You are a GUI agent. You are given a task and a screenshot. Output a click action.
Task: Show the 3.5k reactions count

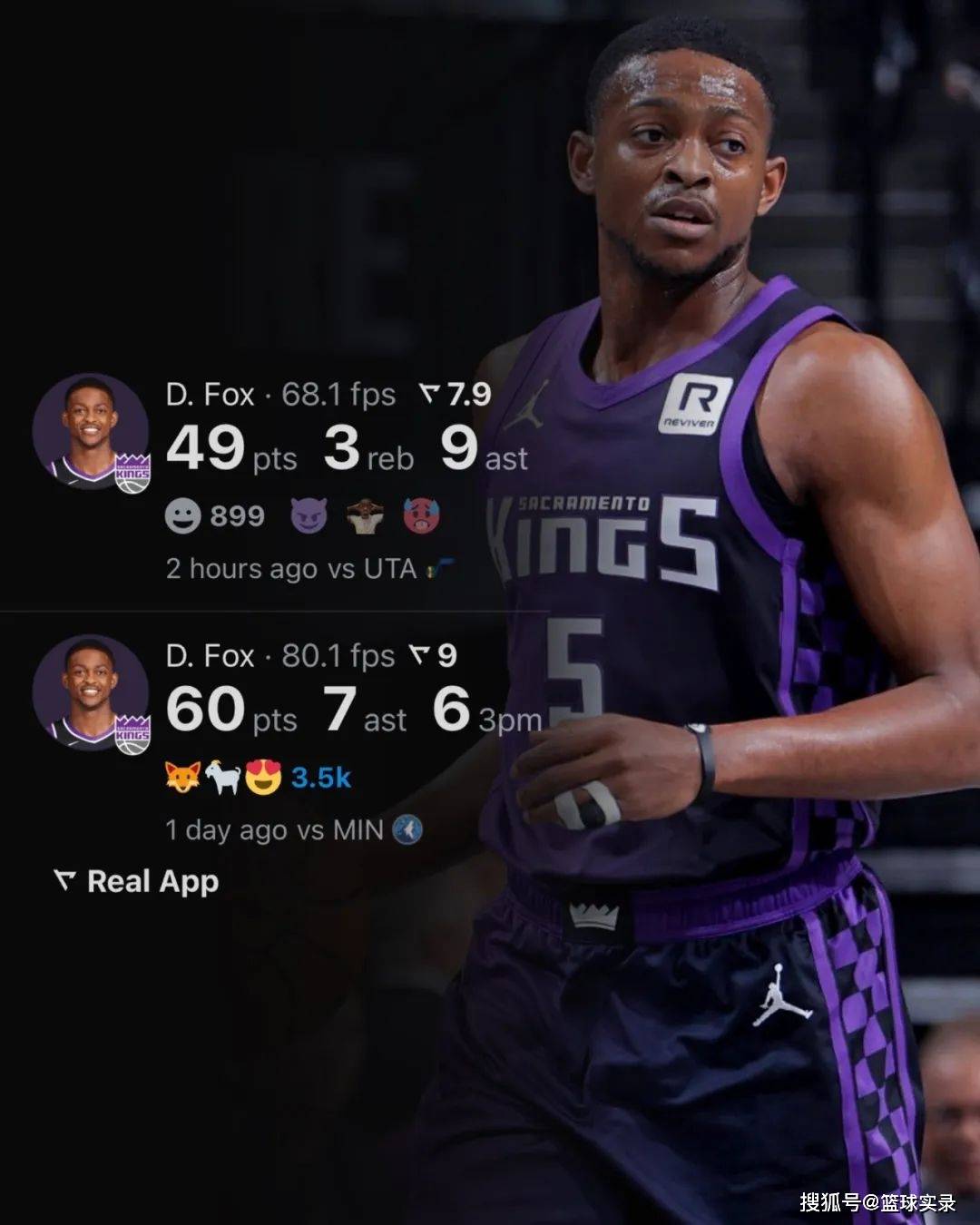pyautogui.click(x=320, y=778)
